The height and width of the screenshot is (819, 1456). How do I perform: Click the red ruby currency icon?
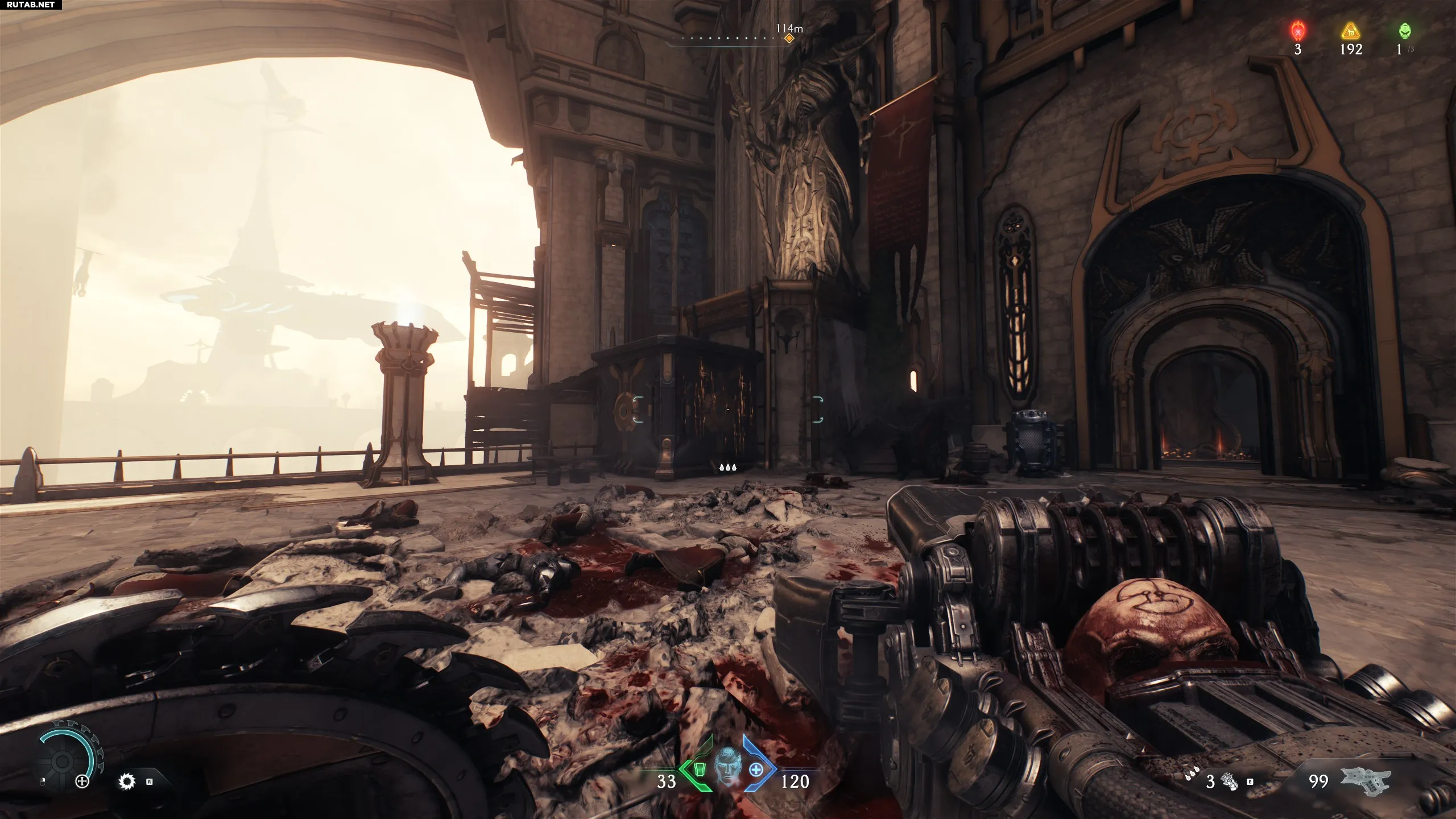1298,30
